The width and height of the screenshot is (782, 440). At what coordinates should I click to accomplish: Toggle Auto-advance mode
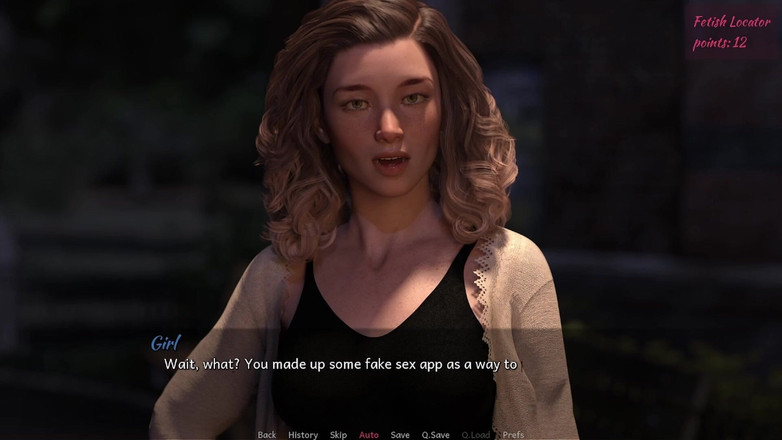click(x=369, y=435)
